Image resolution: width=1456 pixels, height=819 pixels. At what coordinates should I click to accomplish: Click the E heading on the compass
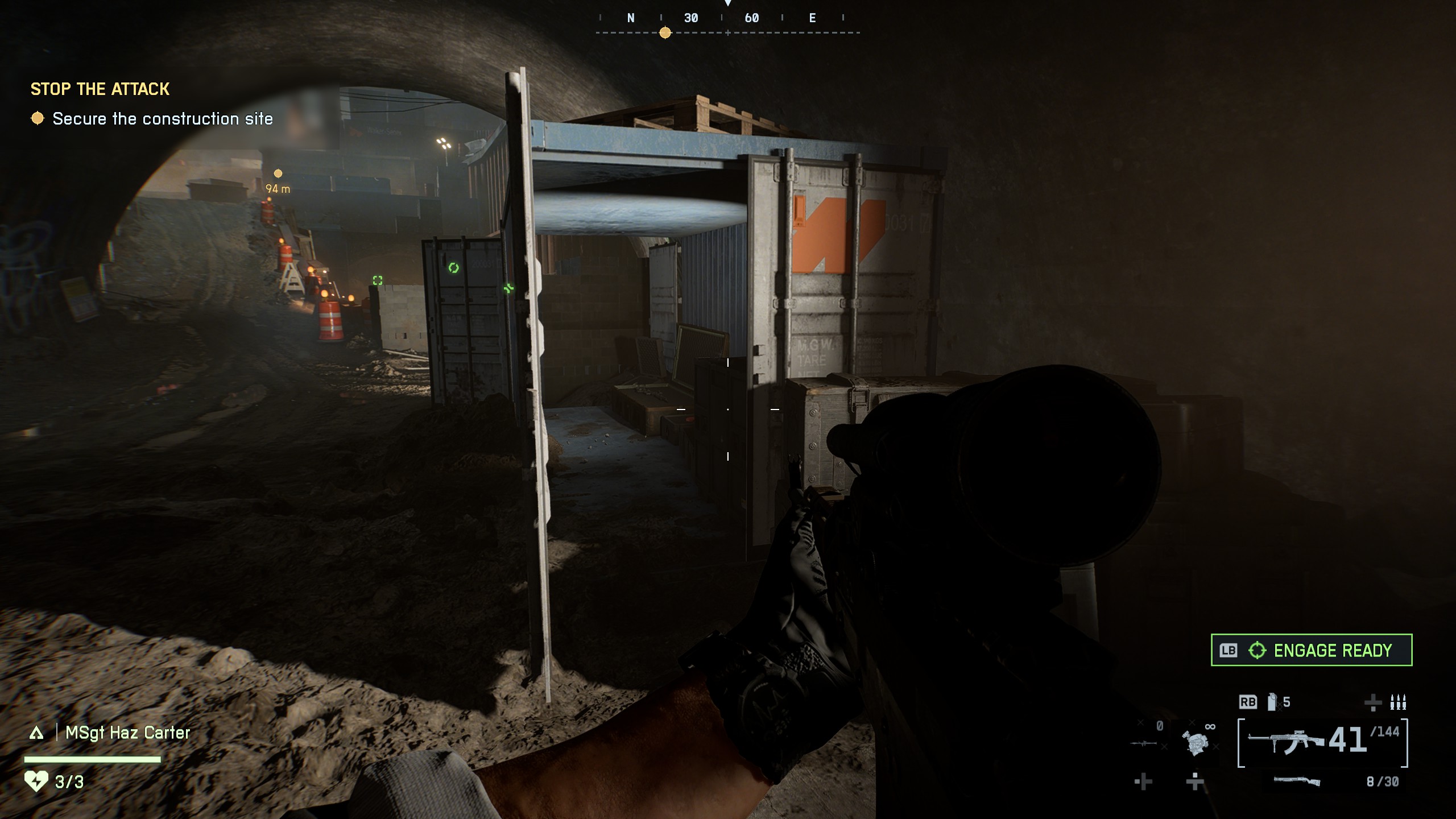tap(812, 18)
